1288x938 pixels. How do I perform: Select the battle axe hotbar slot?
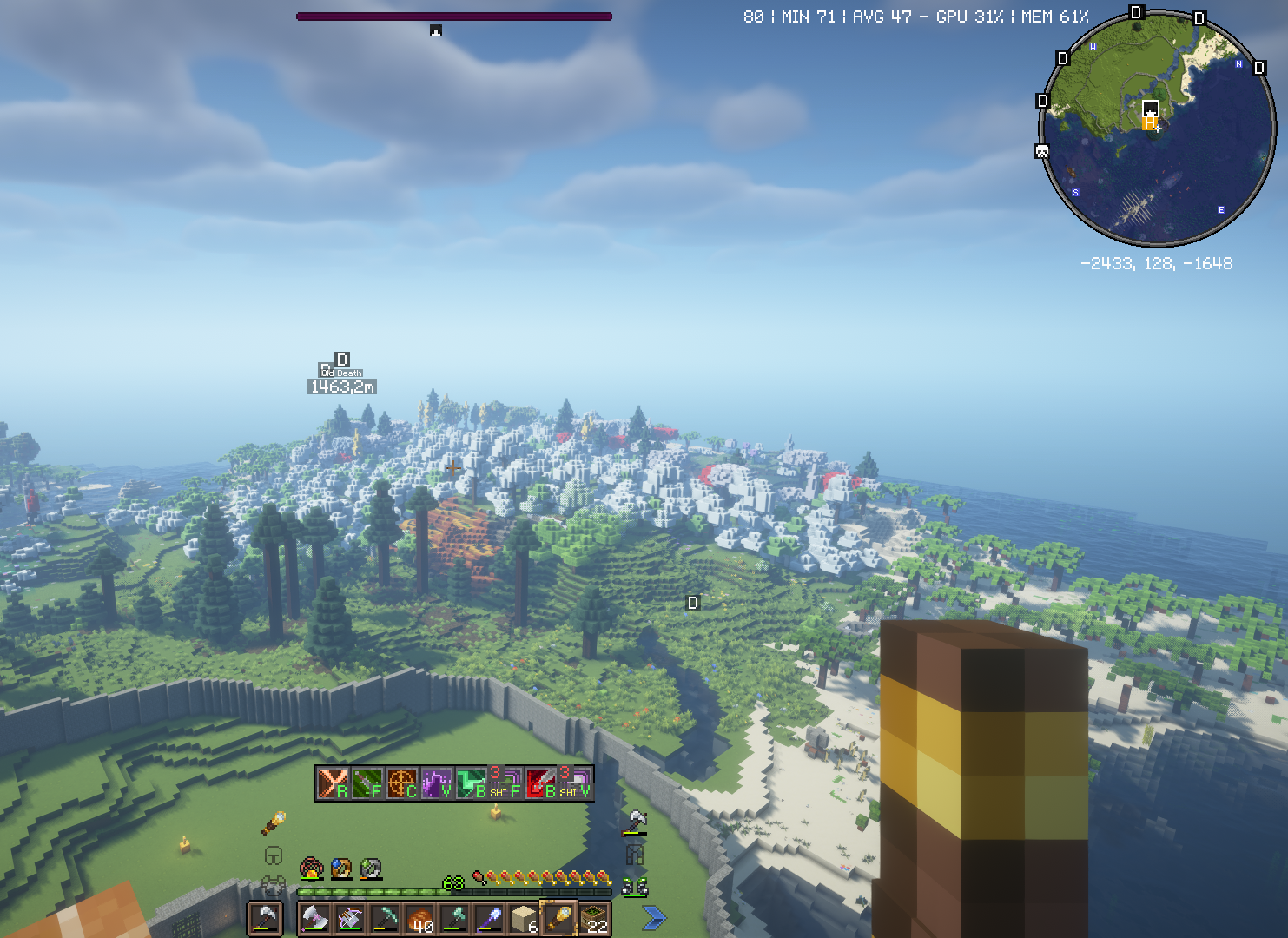pos(314,919)
